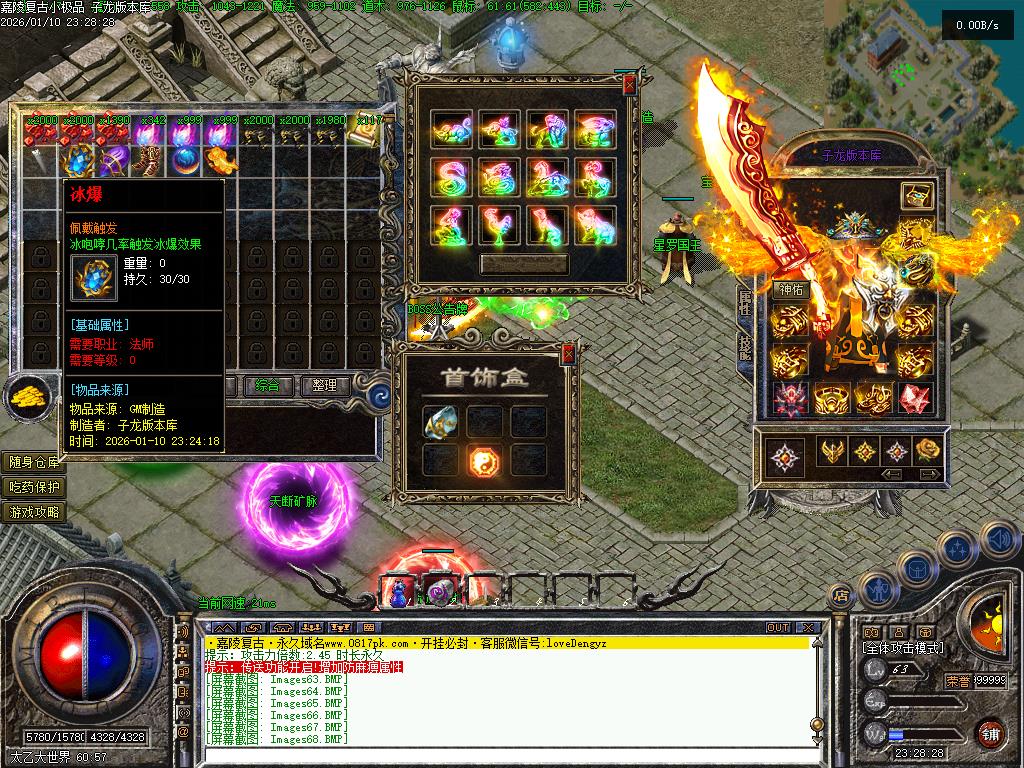This screenshot has width=1024, height=768.
Task: Select the red crystal equipment slot
Action: (914, 399)
